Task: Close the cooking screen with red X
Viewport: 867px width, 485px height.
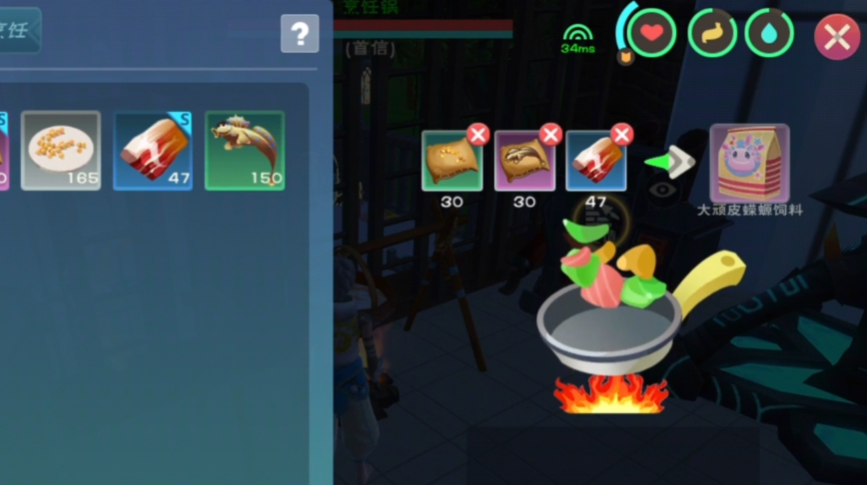Action: tap(836, 38)
